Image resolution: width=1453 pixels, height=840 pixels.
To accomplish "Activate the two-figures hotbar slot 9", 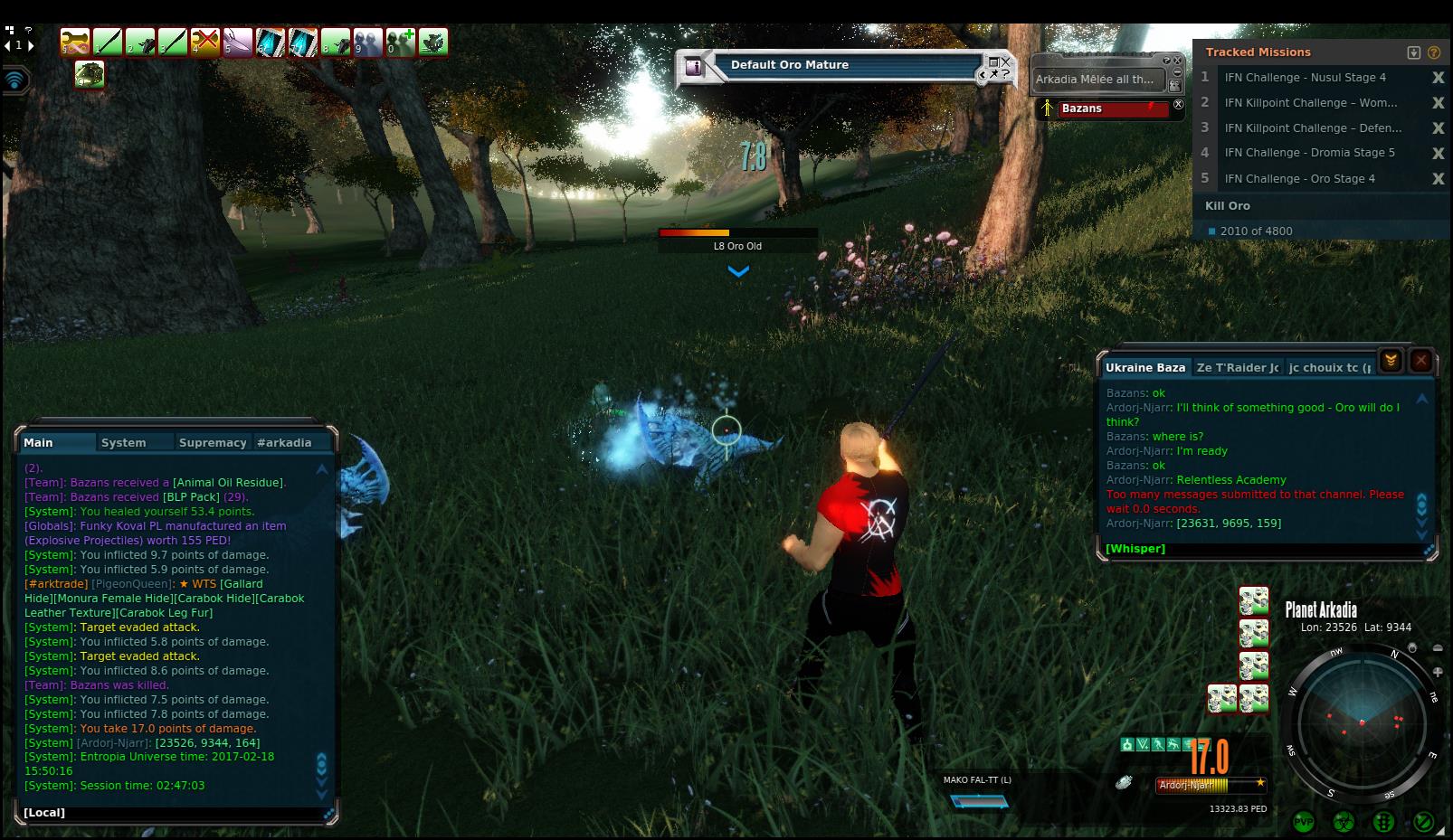I will tap(368, 42).
